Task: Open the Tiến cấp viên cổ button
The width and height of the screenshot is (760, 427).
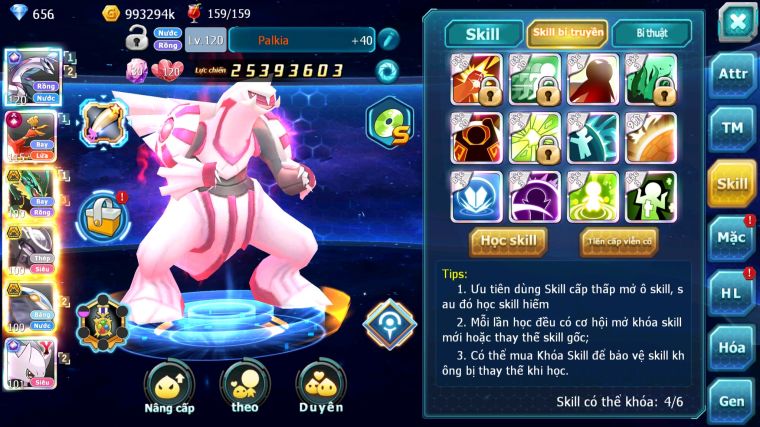Action: 618,240
